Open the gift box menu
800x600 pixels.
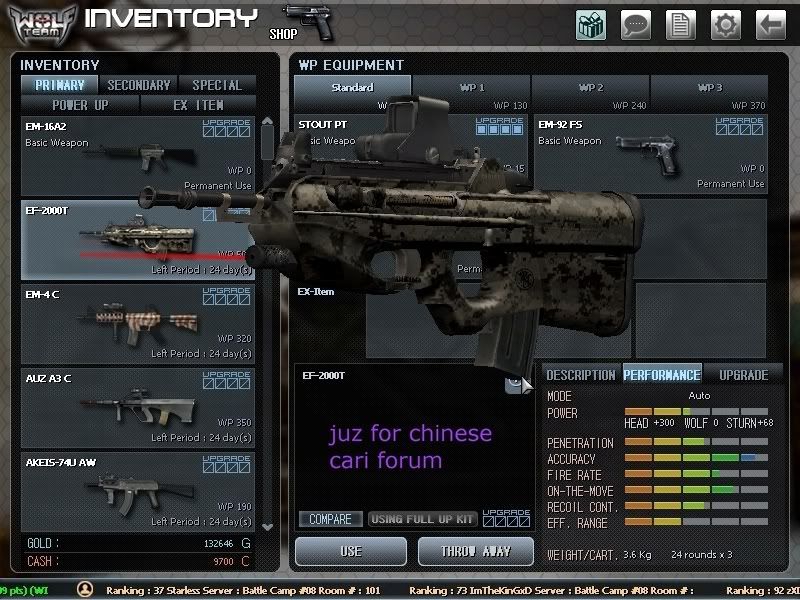point(591,24)
